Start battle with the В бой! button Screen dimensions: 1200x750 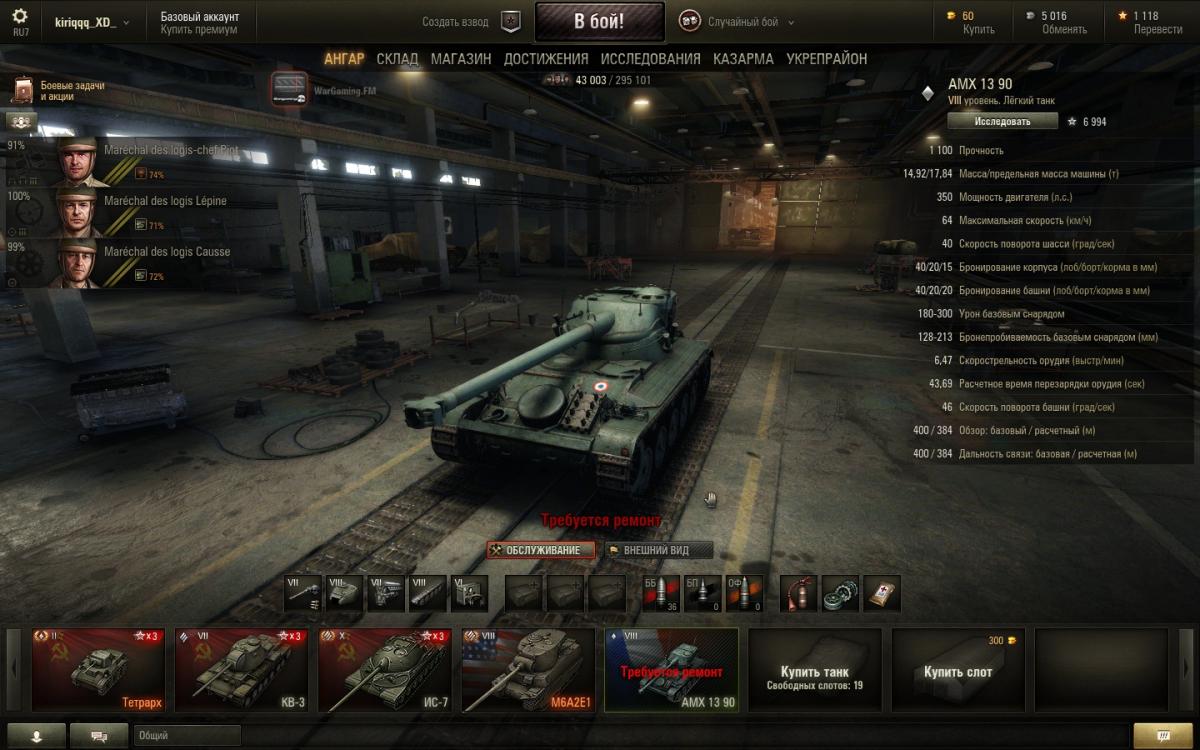pyautogui.click(x=599, y=21)
